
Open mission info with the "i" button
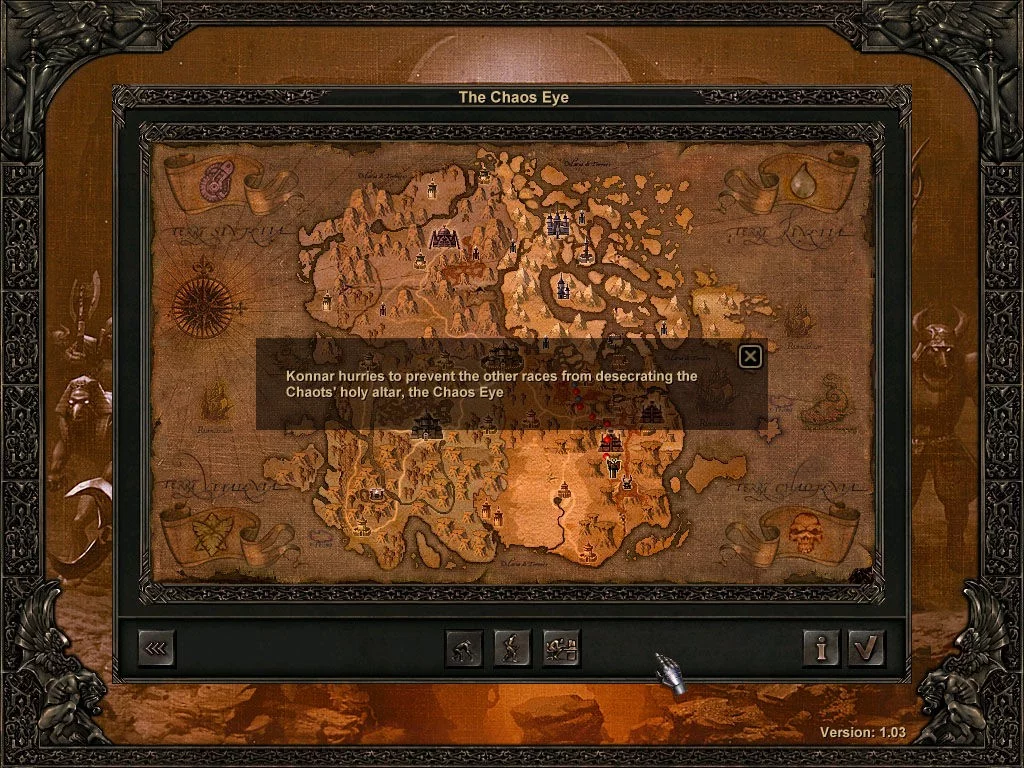click(822, 648)
